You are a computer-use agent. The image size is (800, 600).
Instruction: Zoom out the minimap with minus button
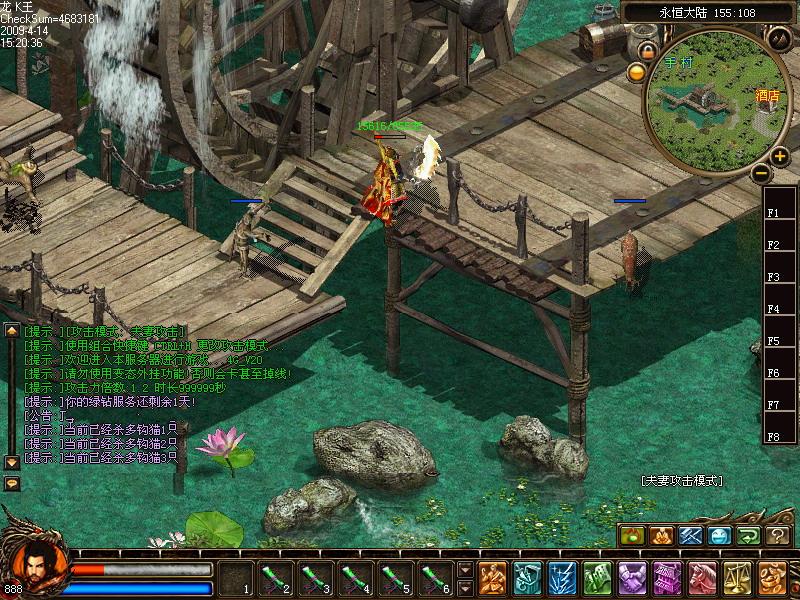click(762, 173)
